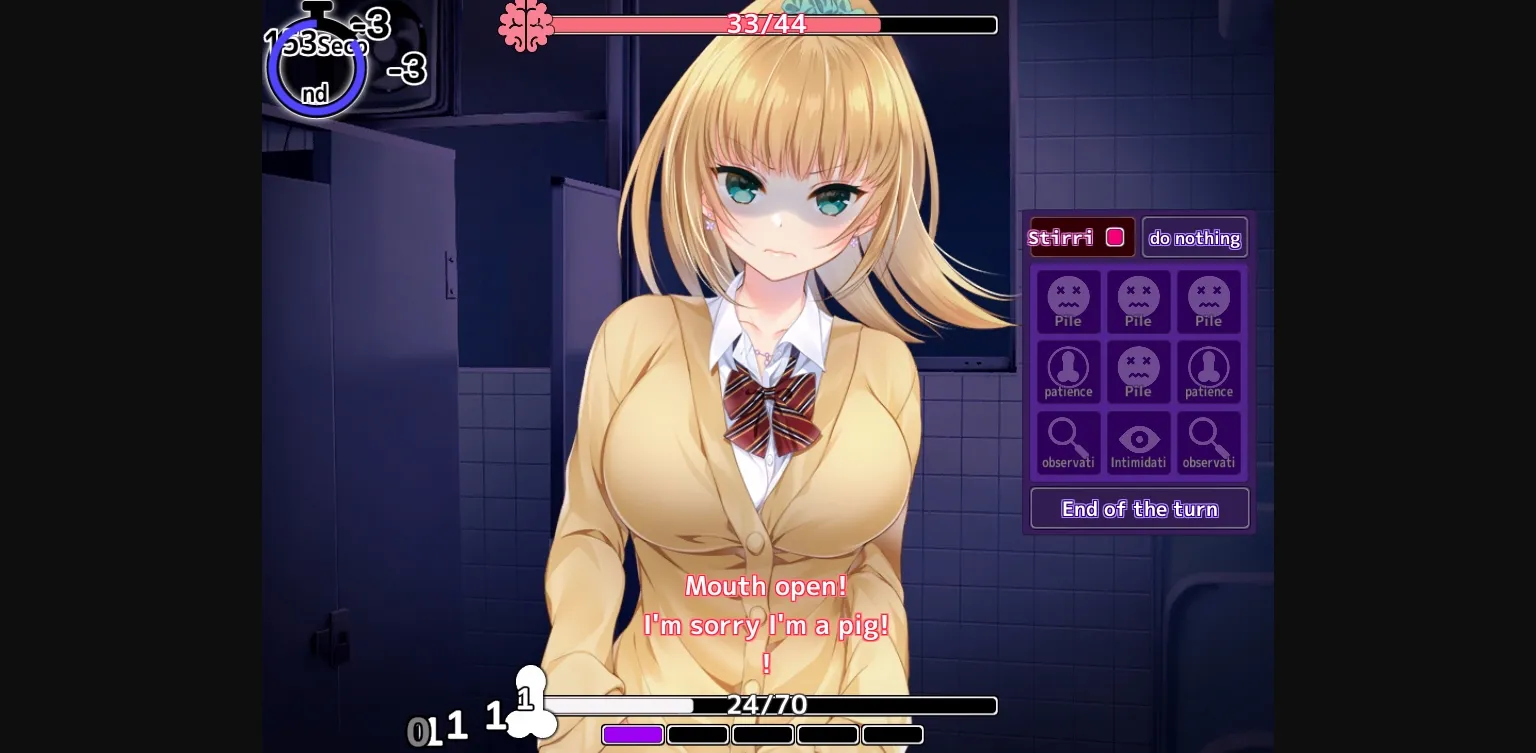Use the left patience skill
The image size is (1536, 753).
tap(1068, 371)
